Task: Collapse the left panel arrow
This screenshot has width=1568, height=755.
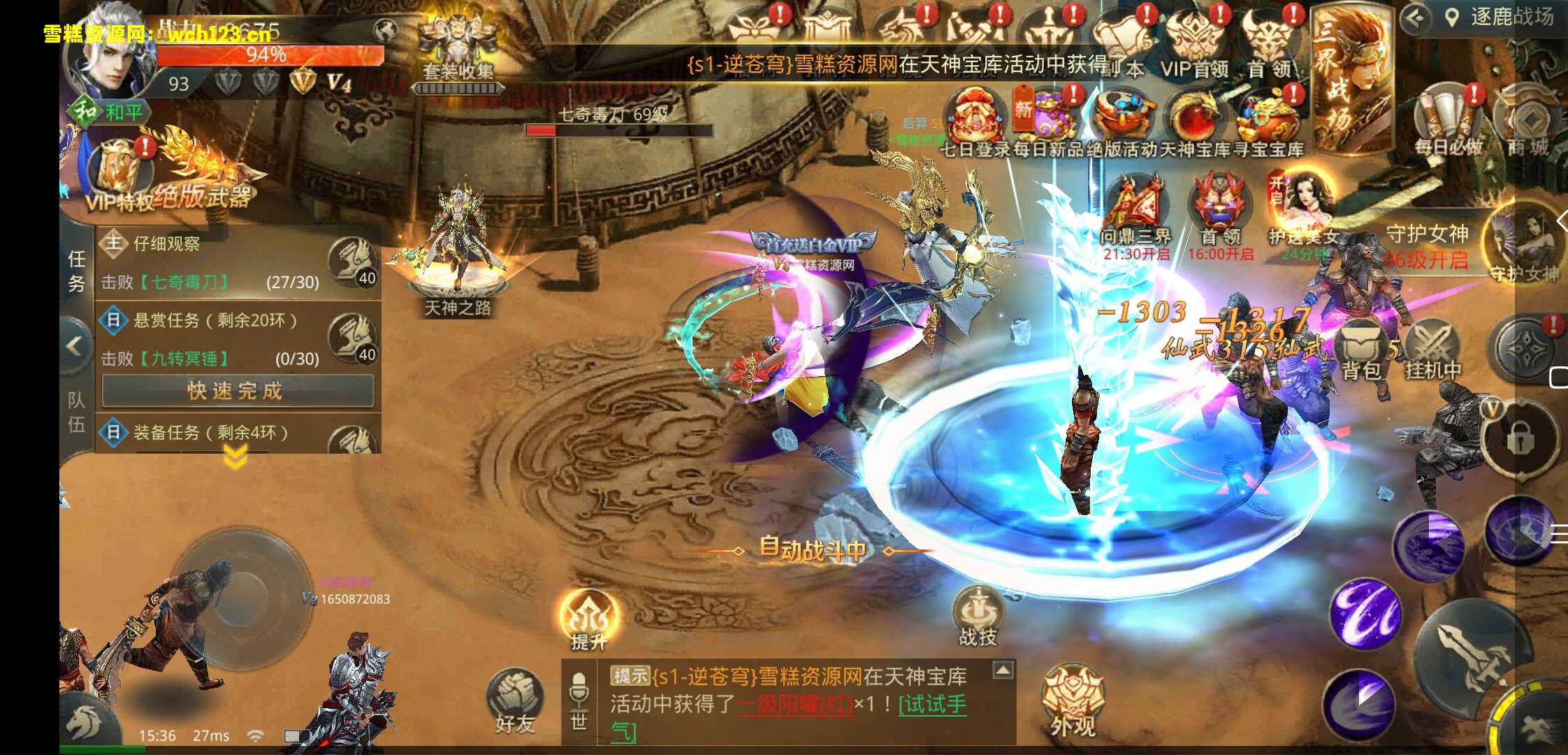Action: pyautogui.click(x=73, y=346)
